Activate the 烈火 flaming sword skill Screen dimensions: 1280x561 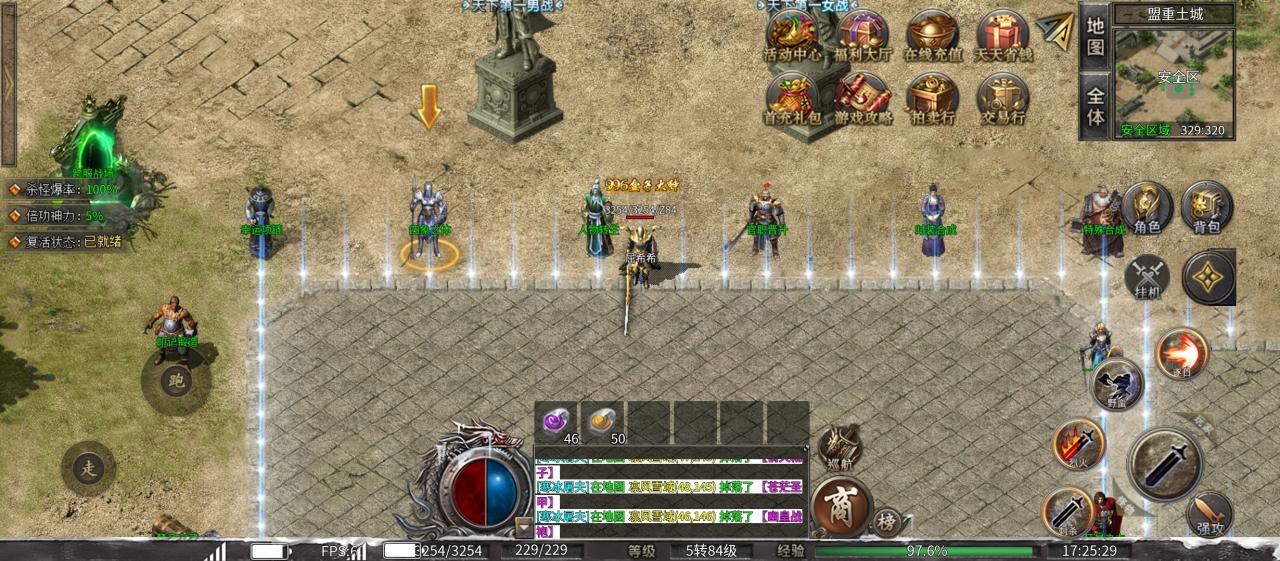pyautogui.click(x=1078, y=443)
